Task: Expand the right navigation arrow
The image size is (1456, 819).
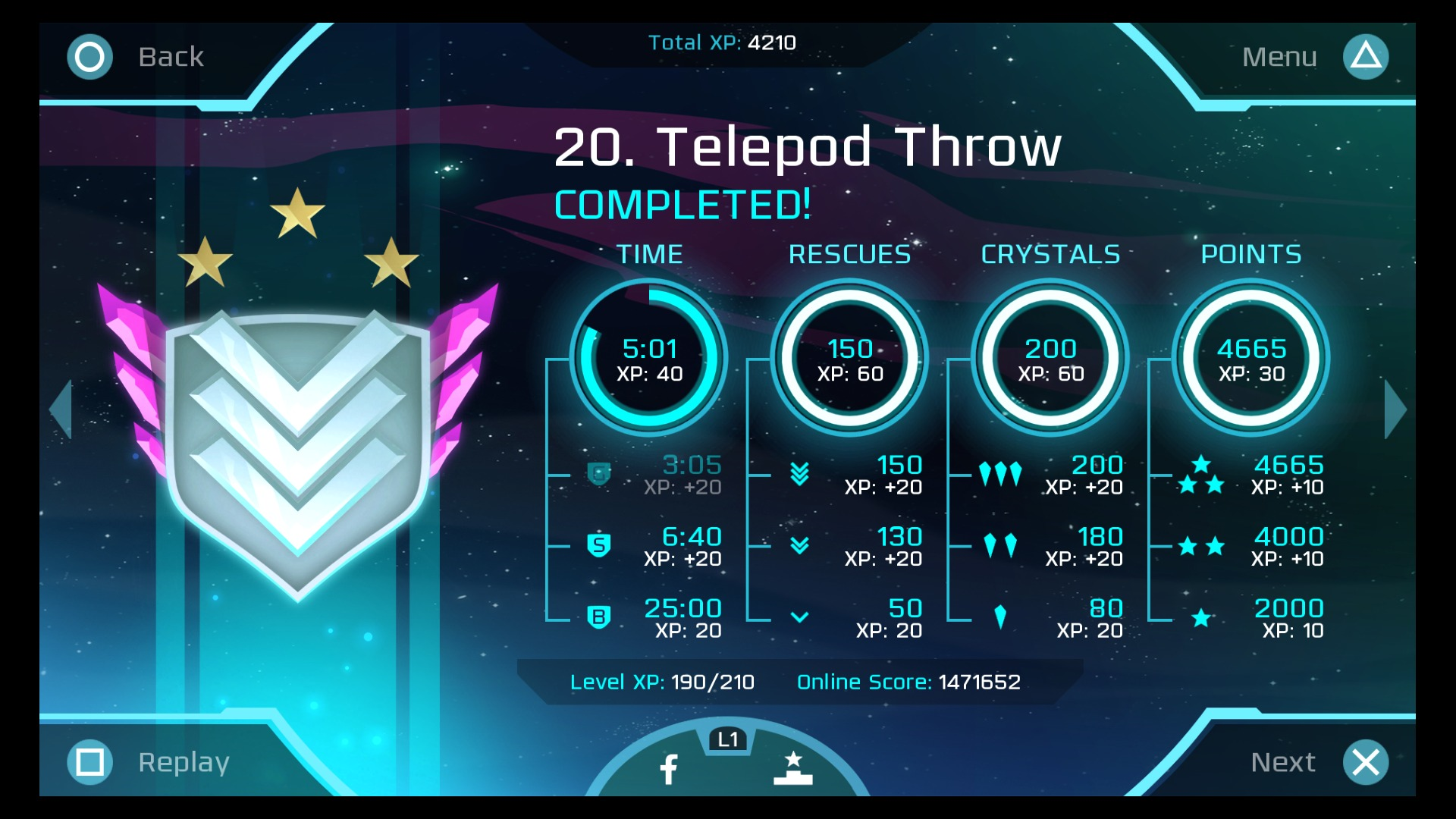Action: point(1394,409)
